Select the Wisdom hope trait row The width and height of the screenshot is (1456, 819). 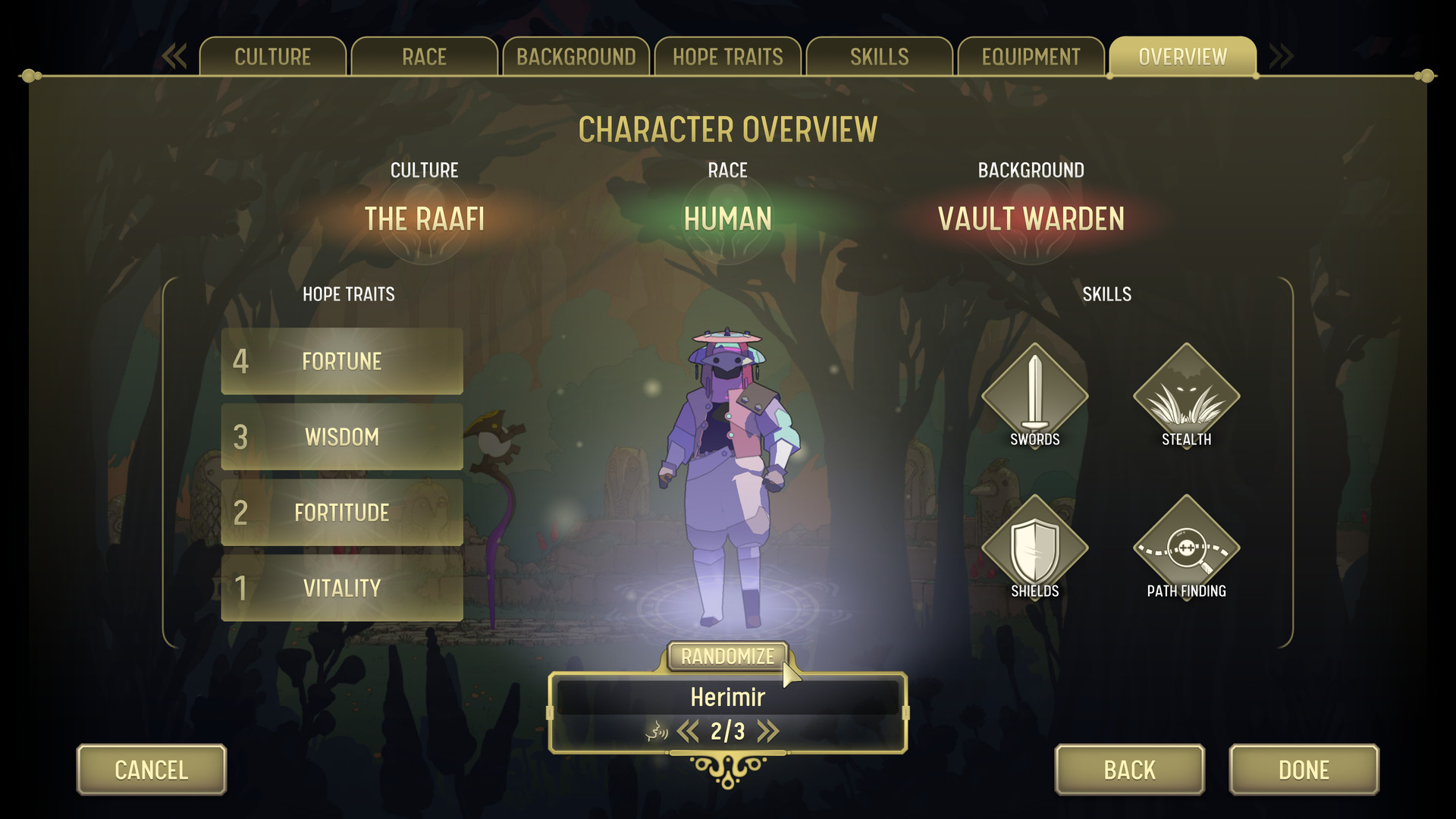click(341, 437)
